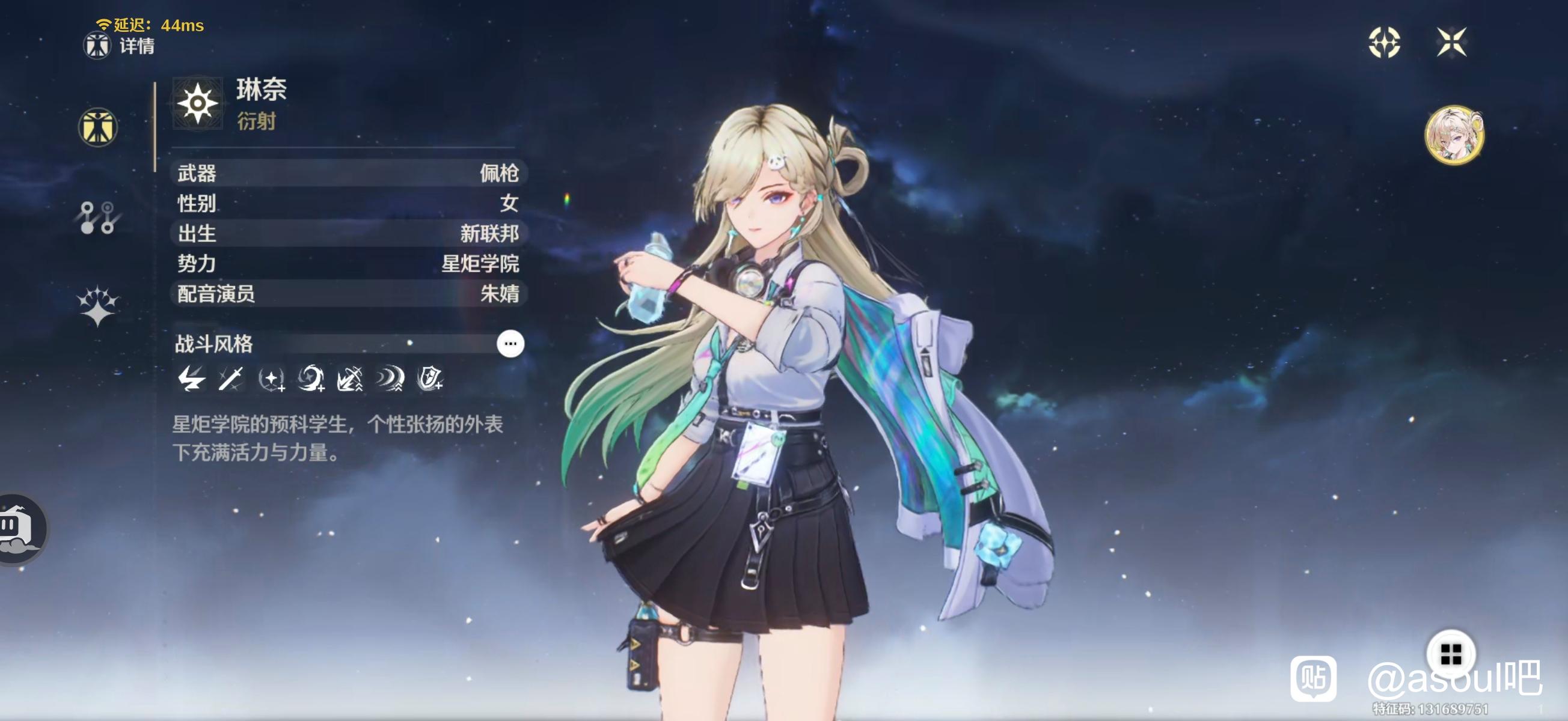The width and height of the screenshot is (1568, 721).
Task: Close the character details screen
Action: (1451, 42)
